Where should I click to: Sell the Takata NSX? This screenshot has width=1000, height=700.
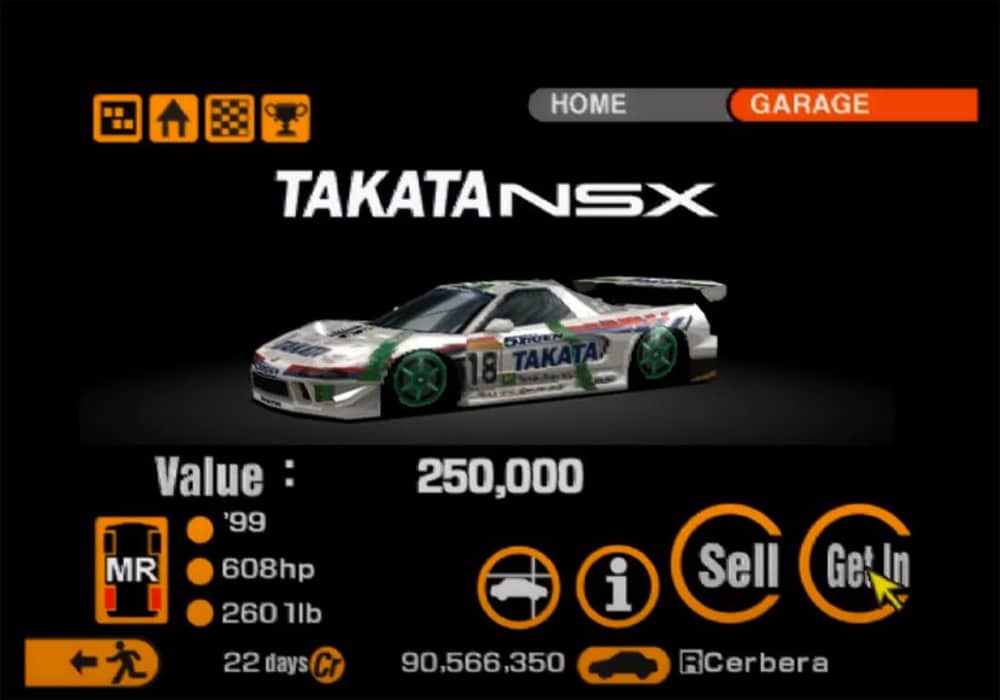pyautogui.click(x=738, y=565)
